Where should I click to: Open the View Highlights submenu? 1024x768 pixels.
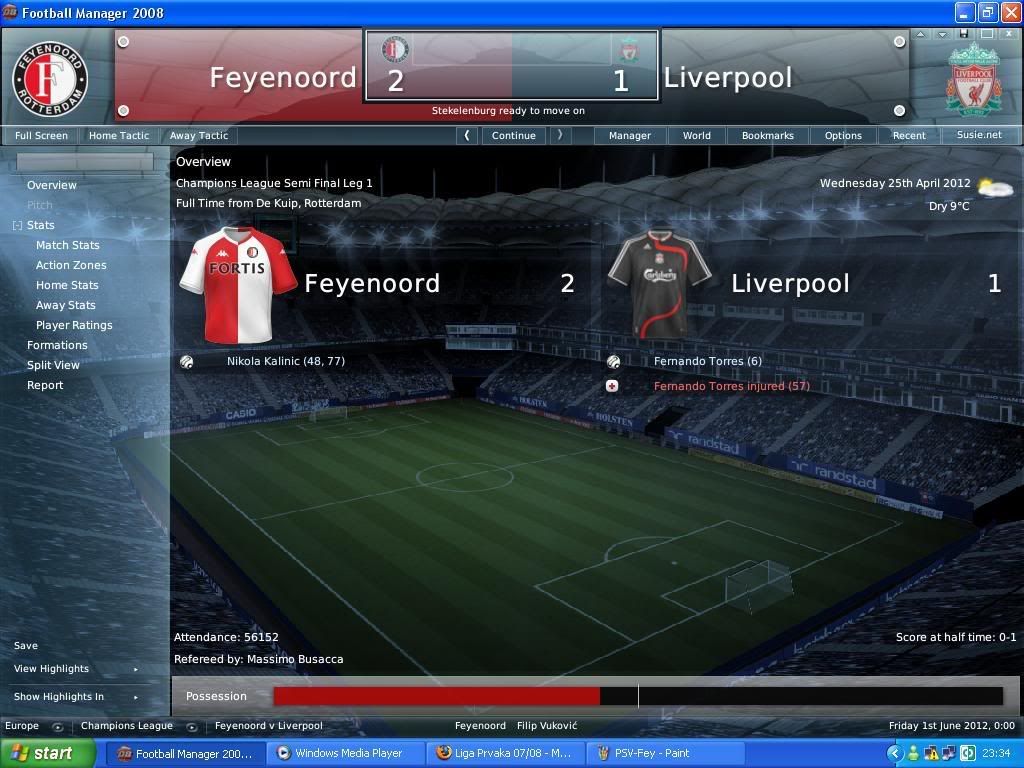click(x=52, y=669)
